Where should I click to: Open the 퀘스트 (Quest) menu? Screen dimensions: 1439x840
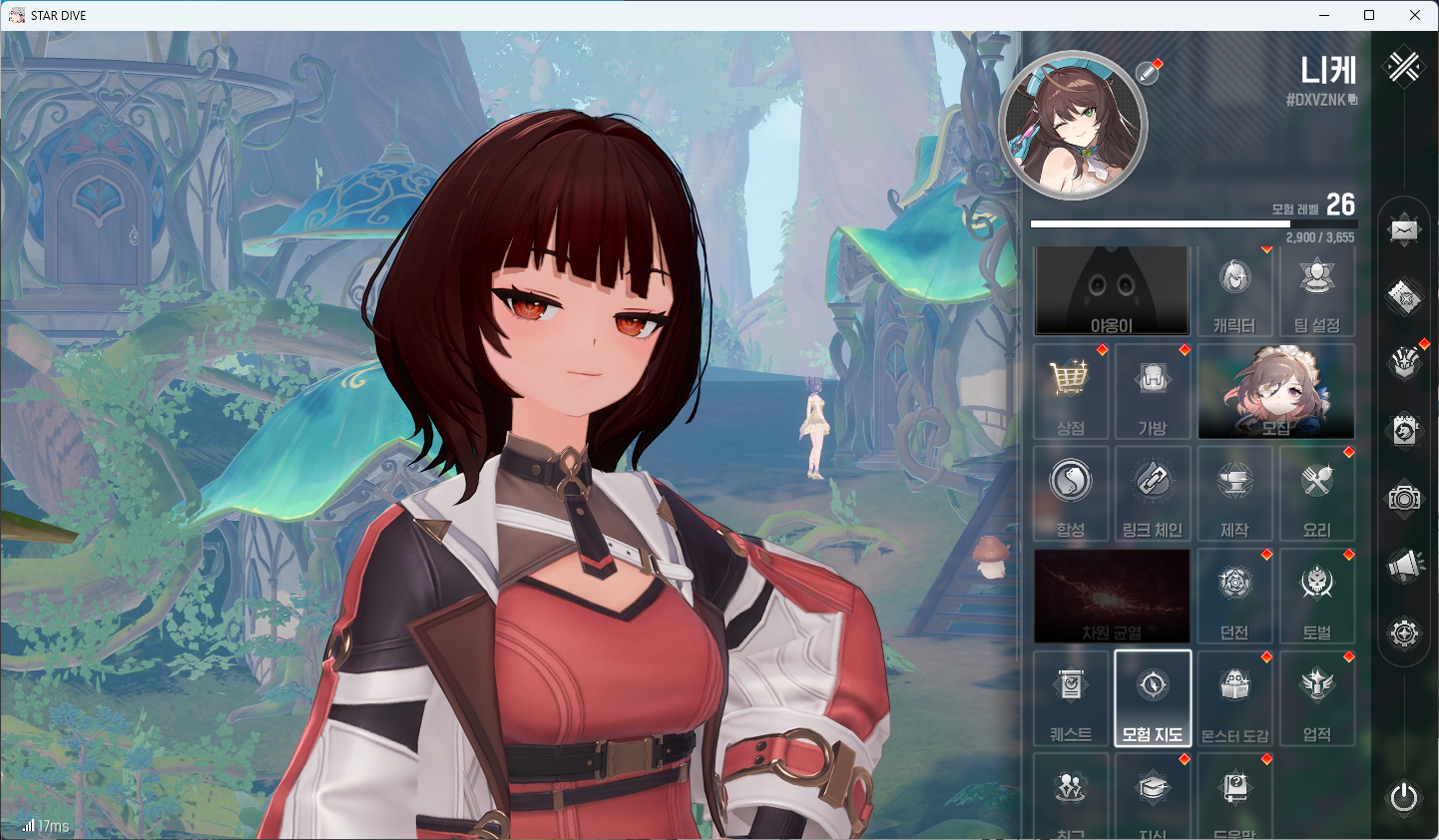[1071, 698]
